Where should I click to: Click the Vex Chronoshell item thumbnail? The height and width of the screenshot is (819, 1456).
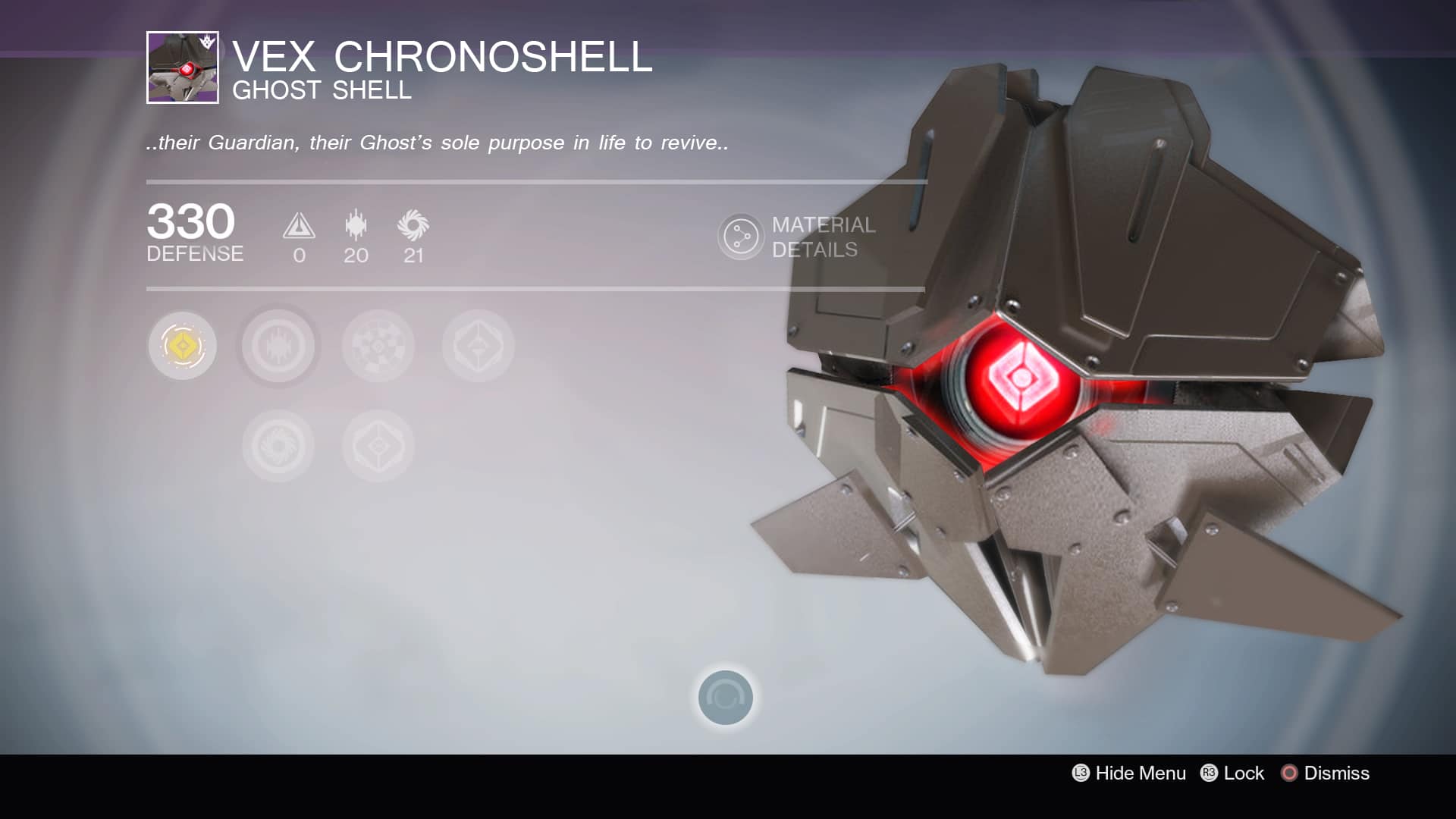pyautogui.click(x=183, y=67)
